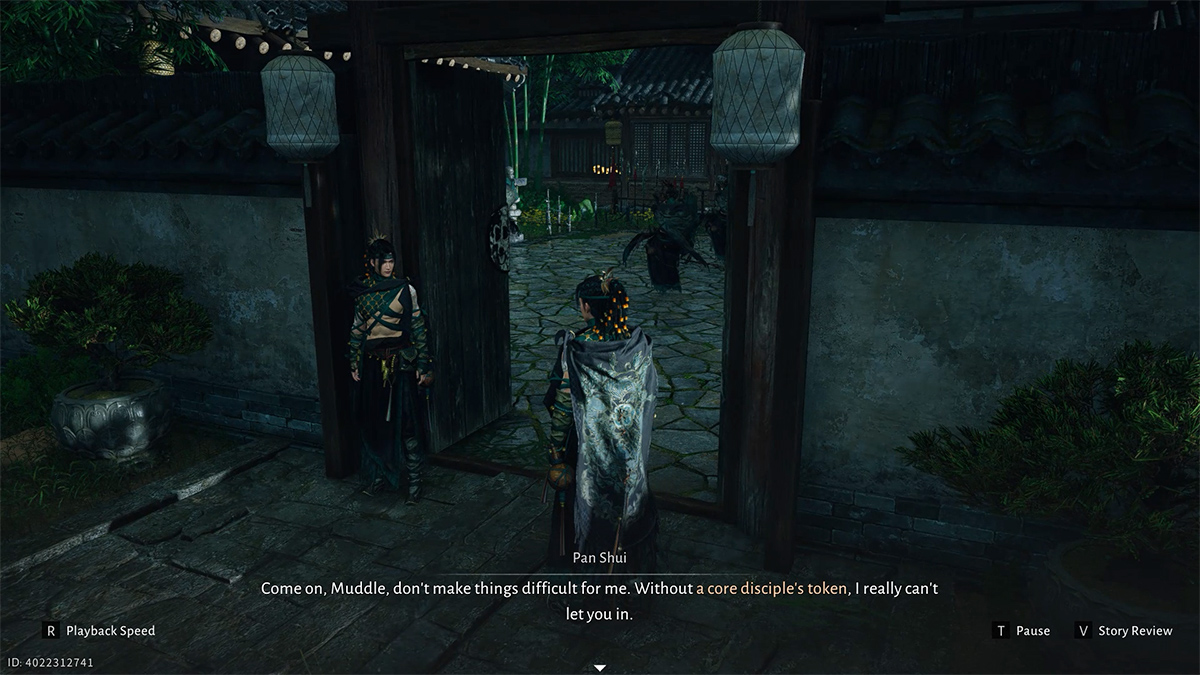1200x675 pixels.
Task: Open the Story Review log
Action: point(1123,631)
